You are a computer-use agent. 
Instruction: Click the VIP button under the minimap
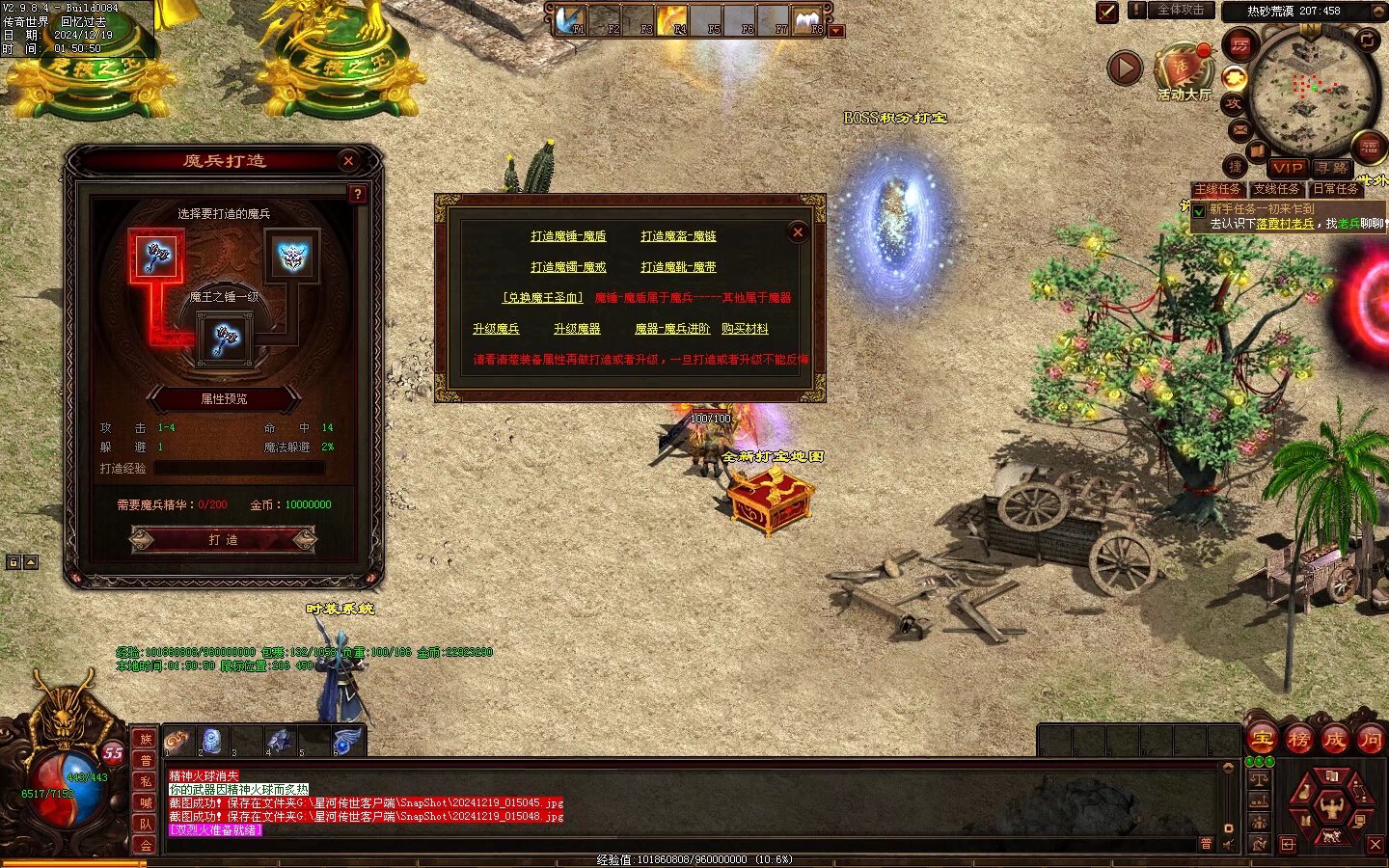point(1287,168)
